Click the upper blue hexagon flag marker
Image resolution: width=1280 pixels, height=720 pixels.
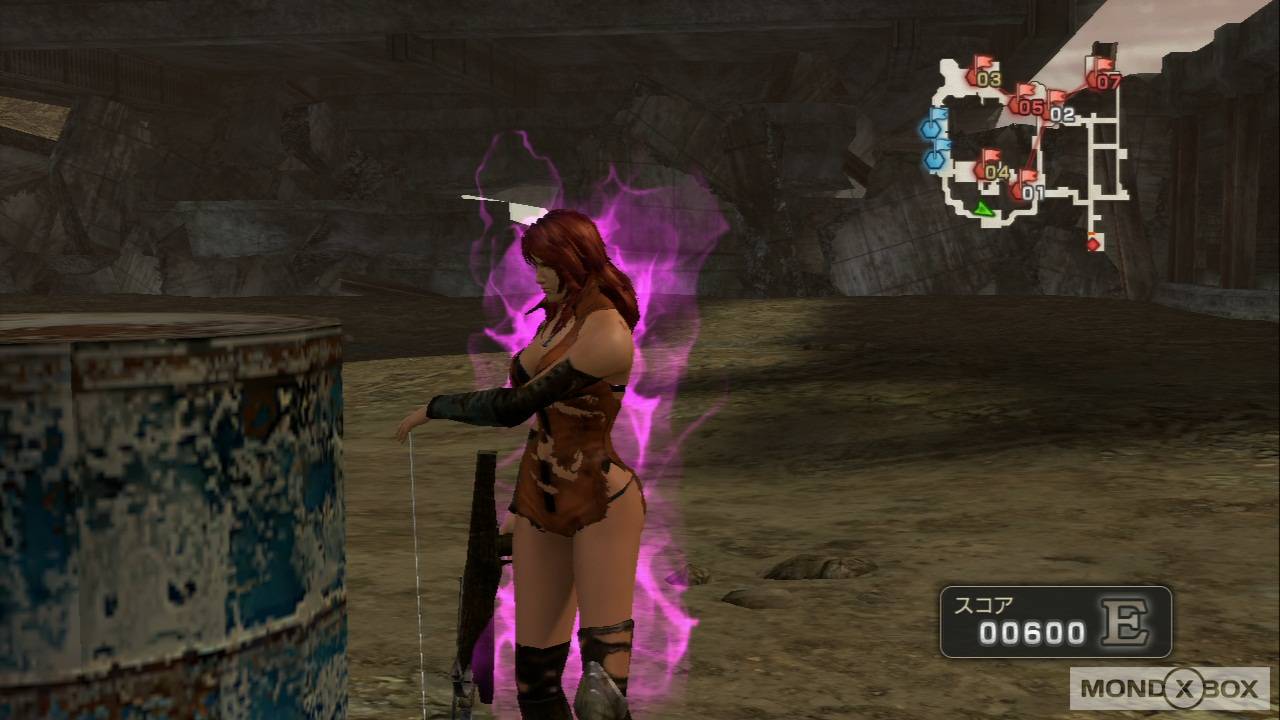tap(933, 125)
